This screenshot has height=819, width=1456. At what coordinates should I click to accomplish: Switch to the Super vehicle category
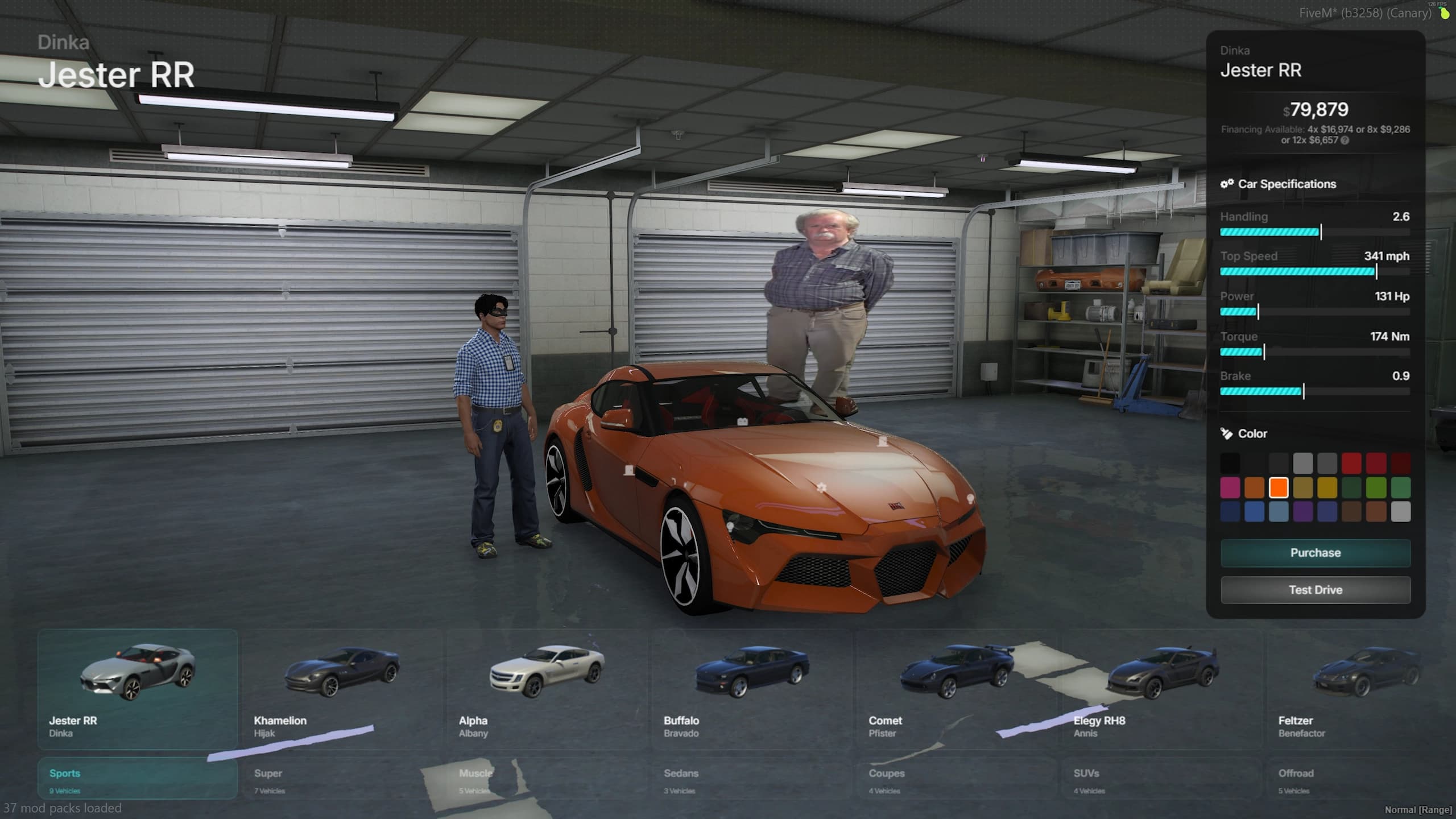coord(269,773)
